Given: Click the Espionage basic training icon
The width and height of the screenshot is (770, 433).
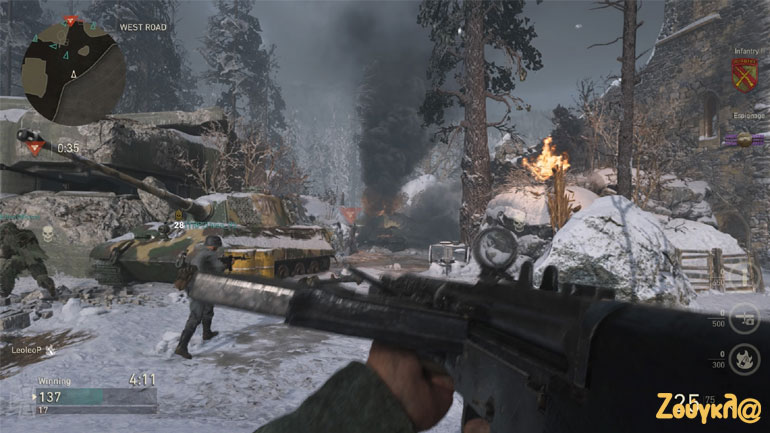Looking at the screenshot, I should 743,142.
